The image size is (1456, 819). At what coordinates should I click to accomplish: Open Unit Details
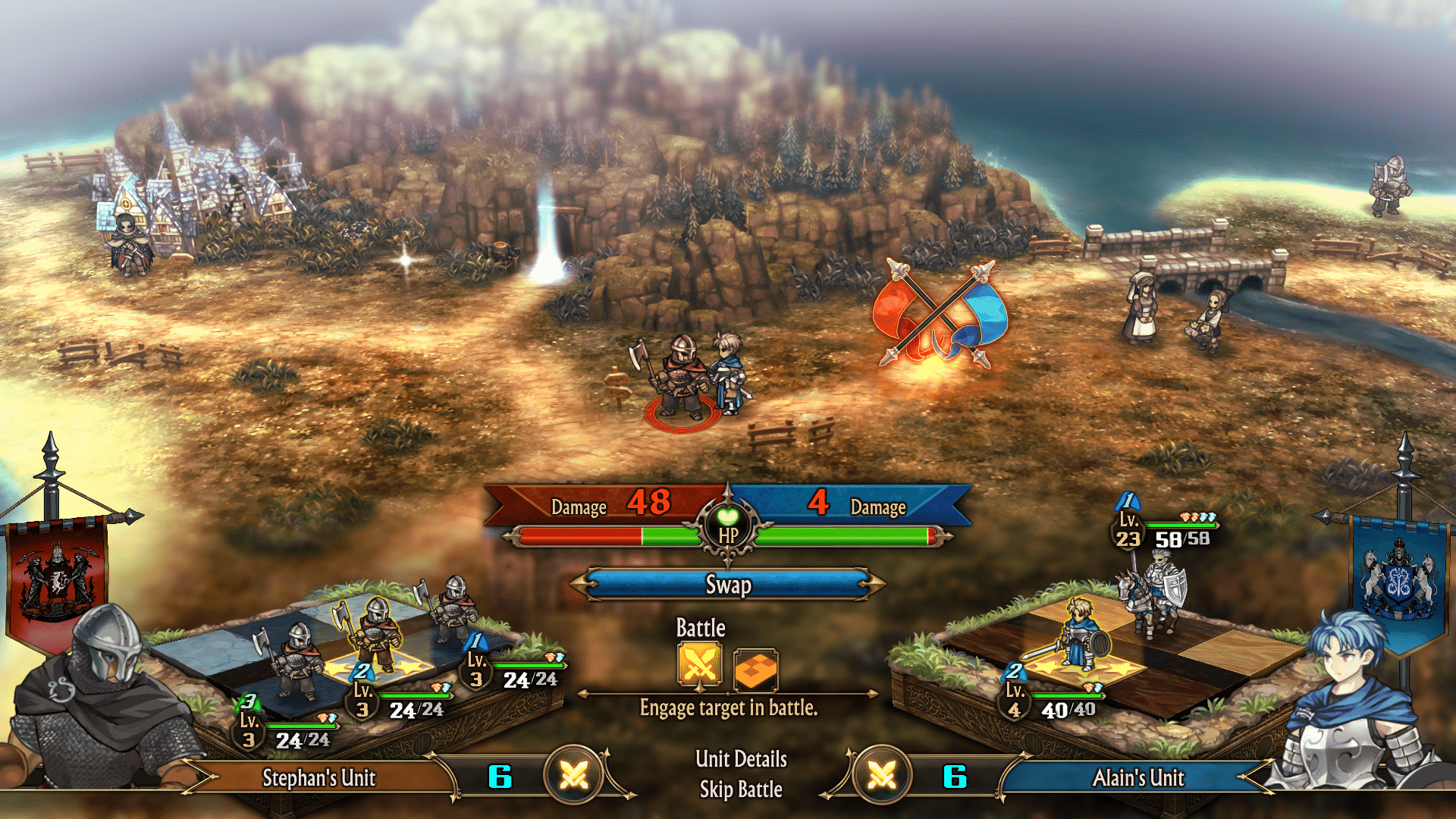pos(741,759)
